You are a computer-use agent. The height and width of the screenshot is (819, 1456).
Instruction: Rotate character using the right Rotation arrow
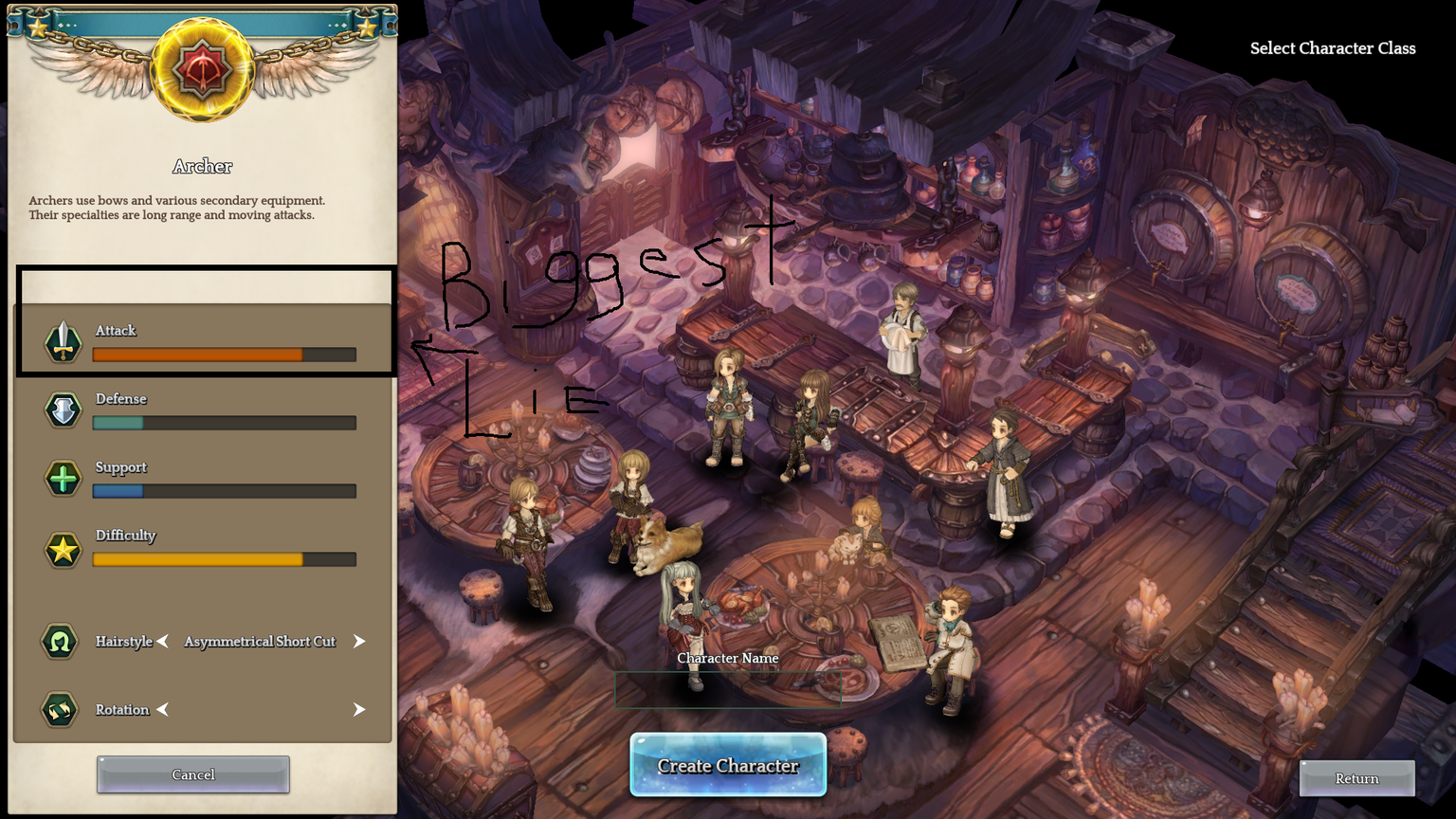[x=359, y=710]
